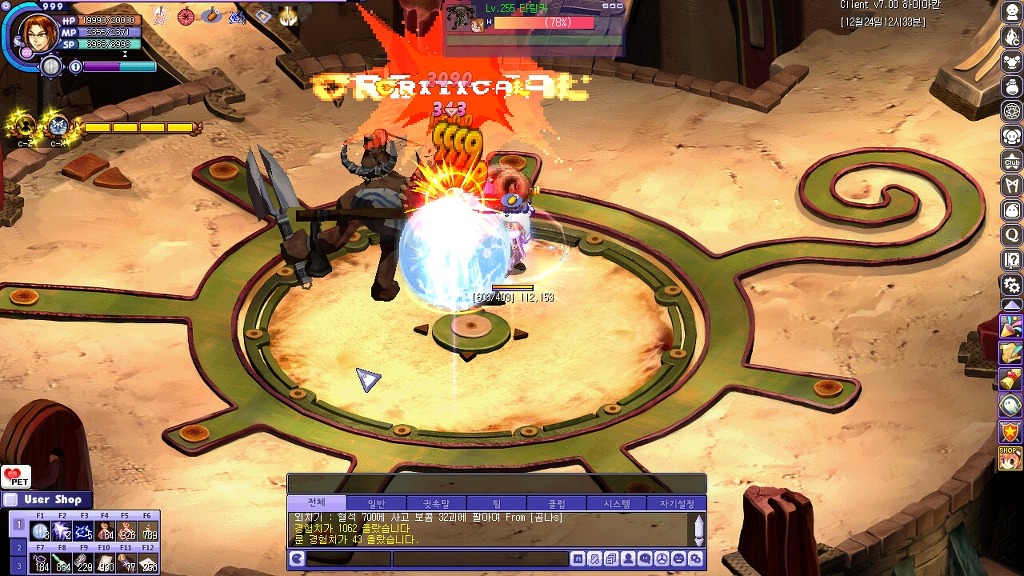Select the F6 potion slot showing 789
The width and height of the screenshot is (1024, 576).
click(x=148, y=530)
